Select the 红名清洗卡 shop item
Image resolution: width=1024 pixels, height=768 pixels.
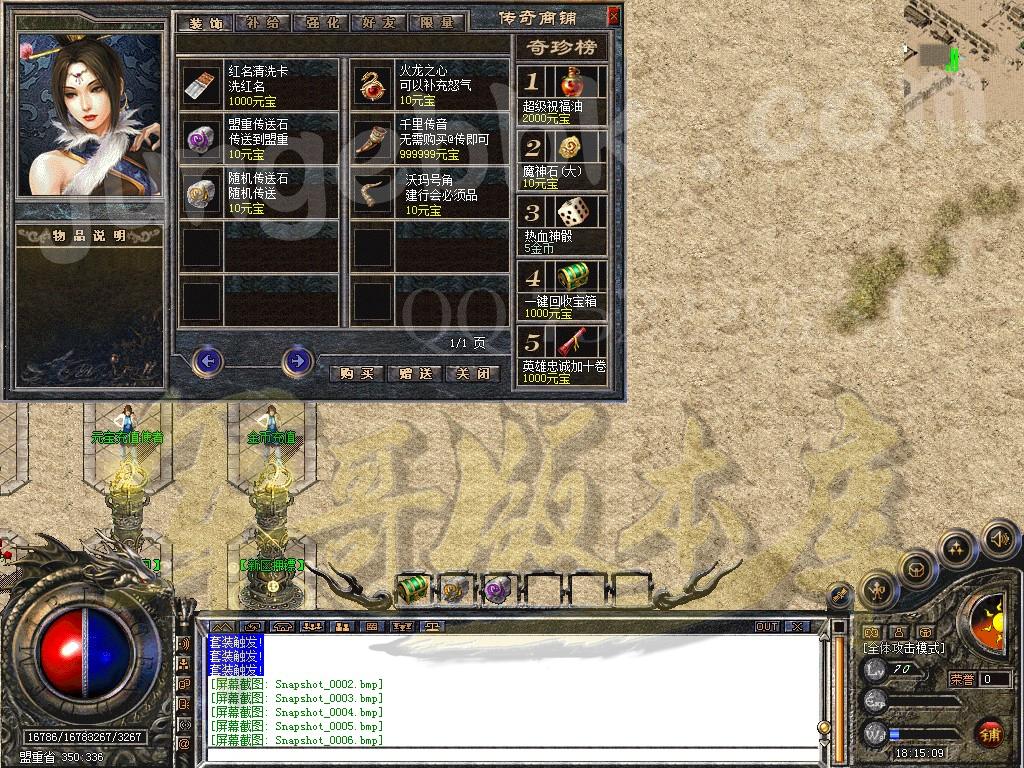coord(201,87)
